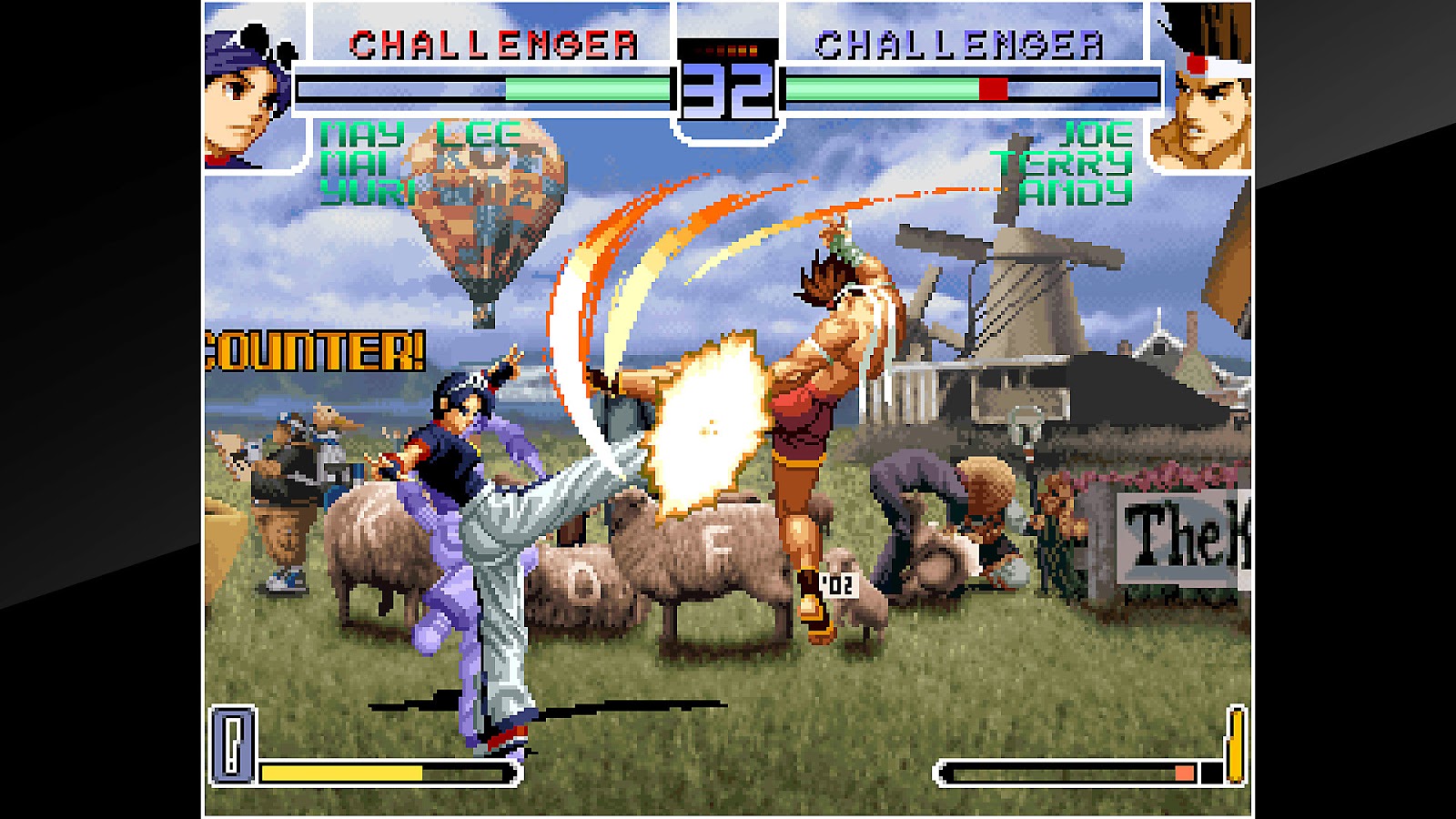This screenshot has width=1456, height=819.
Task: Click the red segment of Joe's health bar
Action: coord(992,89)
